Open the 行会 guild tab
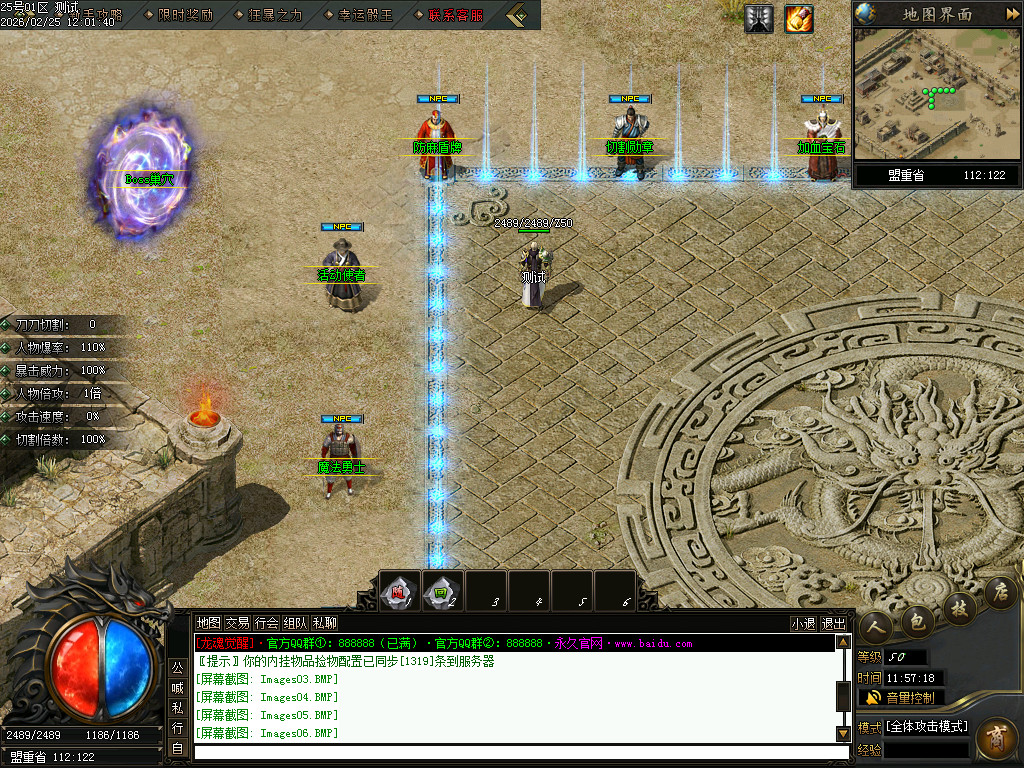 tap(266, 623)
